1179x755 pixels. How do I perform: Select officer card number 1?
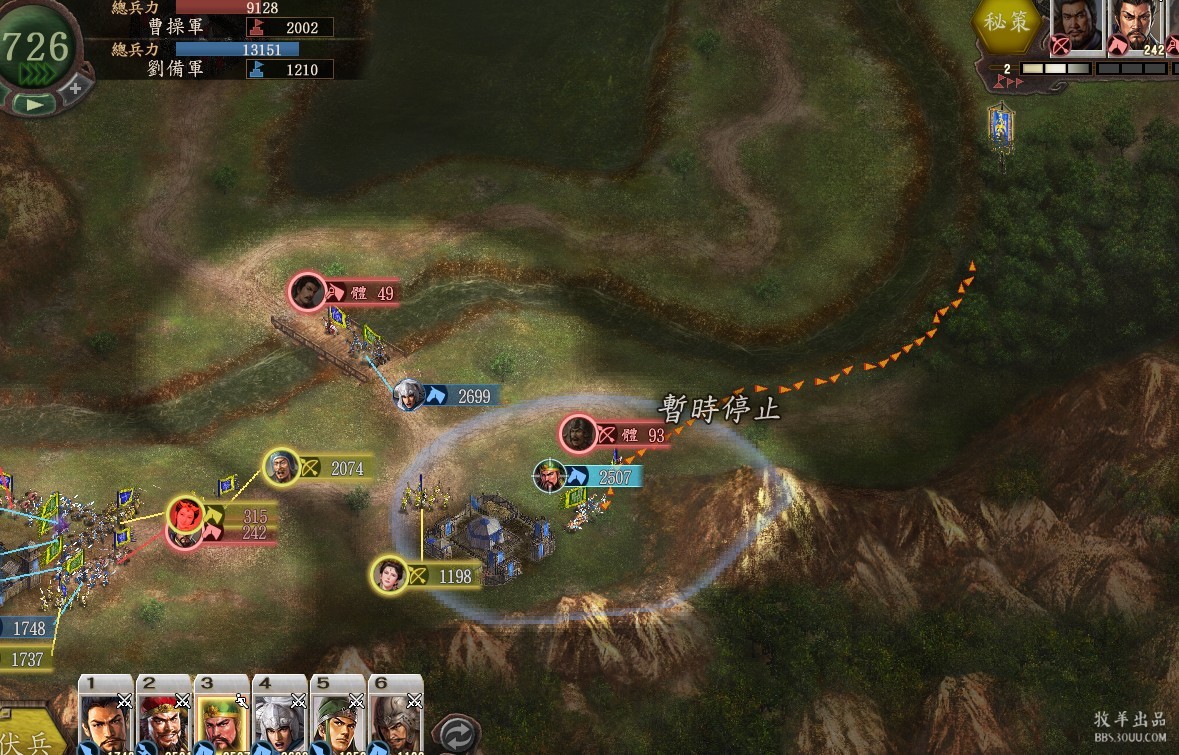(106, 716)
